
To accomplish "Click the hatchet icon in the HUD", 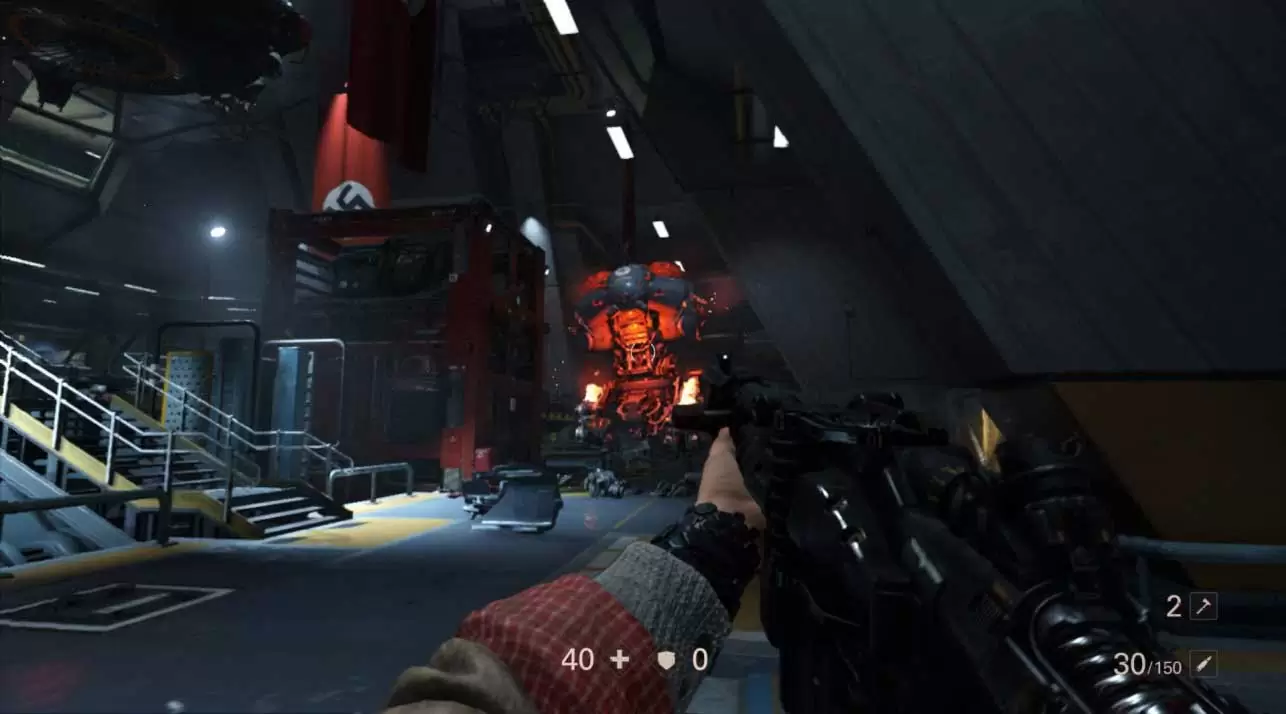I will [1203, 606].
